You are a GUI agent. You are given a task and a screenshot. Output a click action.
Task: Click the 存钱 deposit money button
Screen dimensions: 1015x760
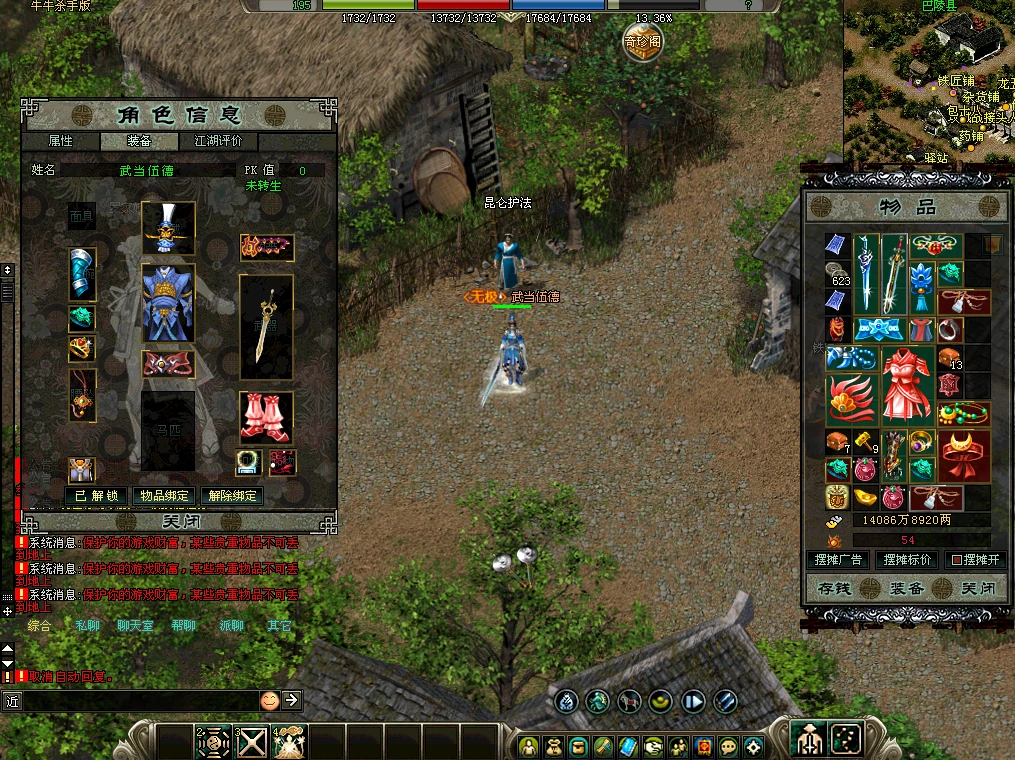834,589
